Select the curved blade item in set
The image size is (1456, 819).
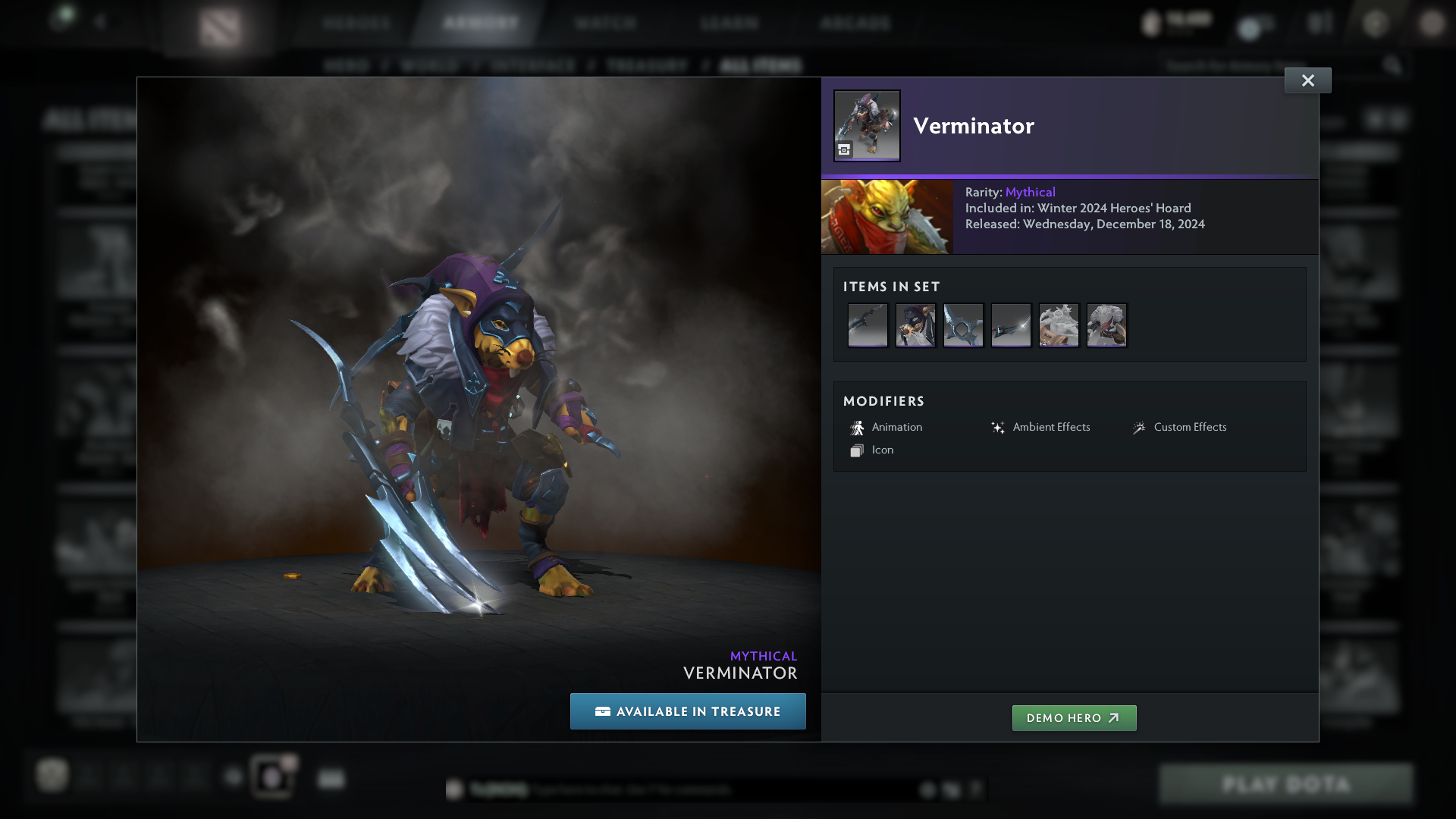pyautogui.click(x=868, y=325)
